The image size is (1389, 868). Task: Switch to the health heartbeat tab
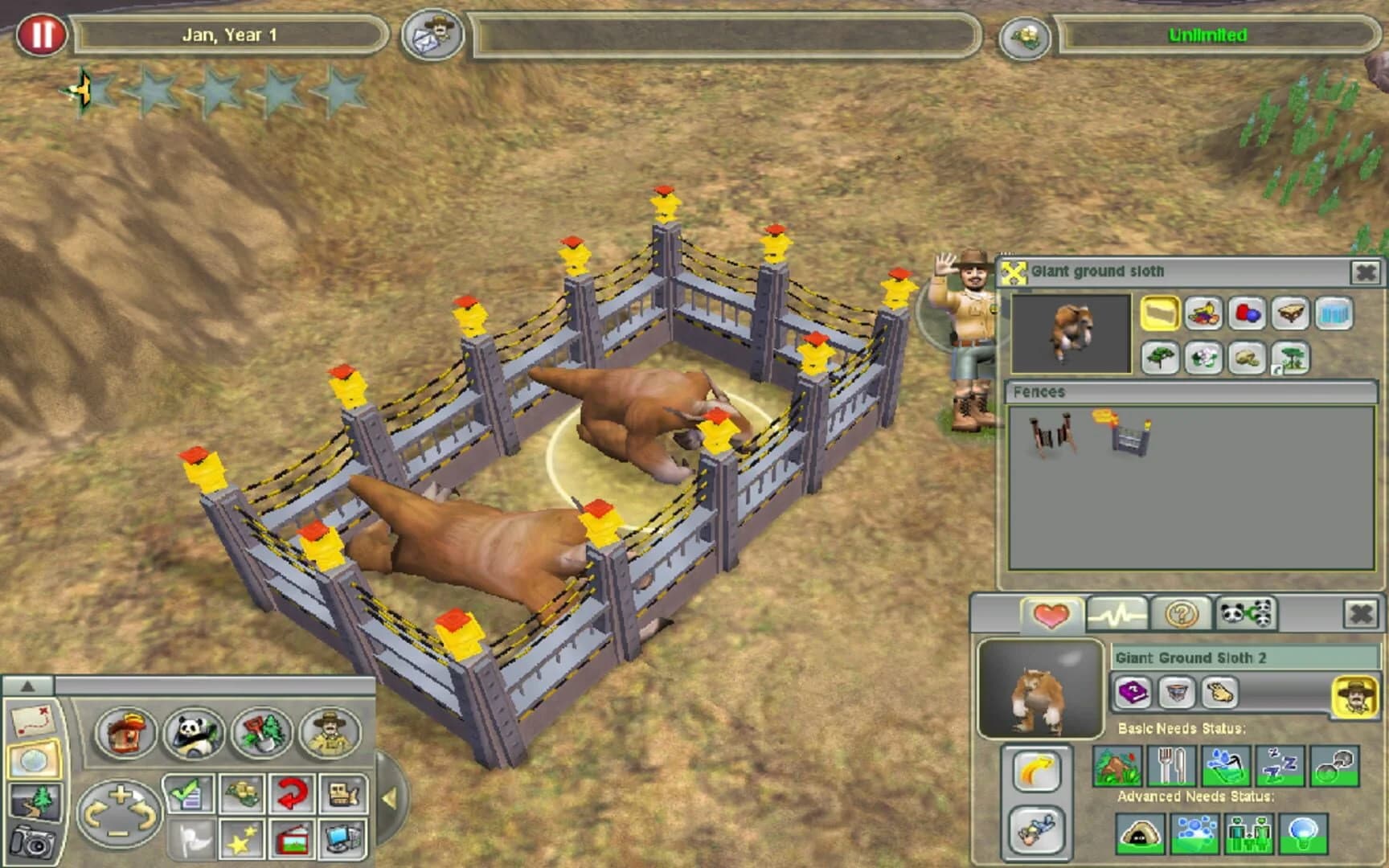coord(1117,612)
